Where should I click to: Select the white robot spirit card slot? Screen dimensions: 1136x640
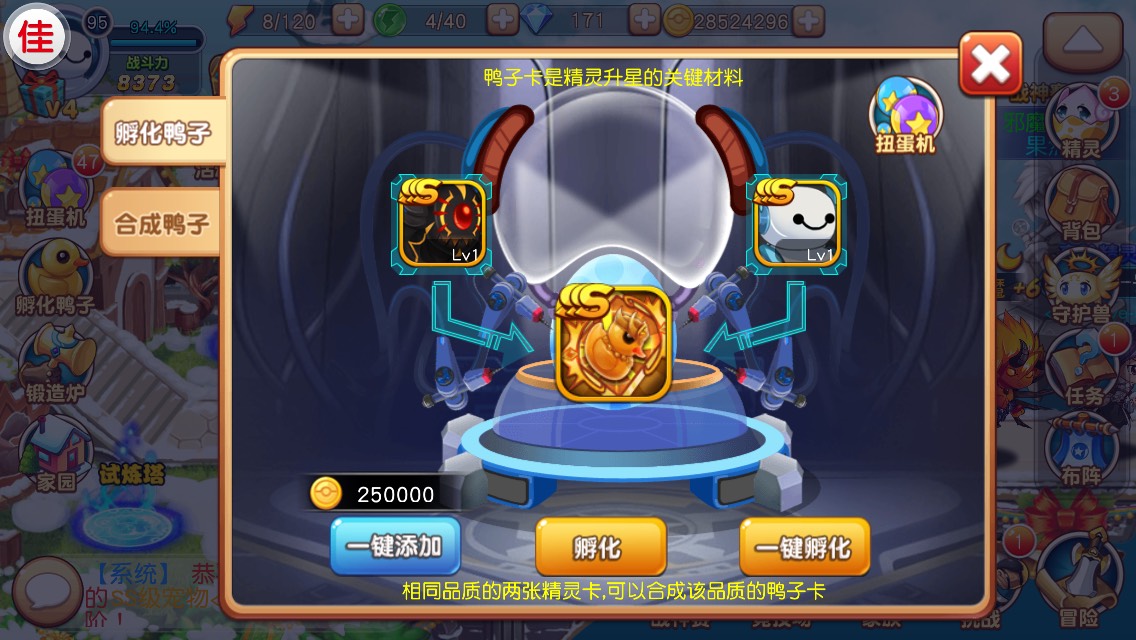pyautogui.click(x=795, y=222)
